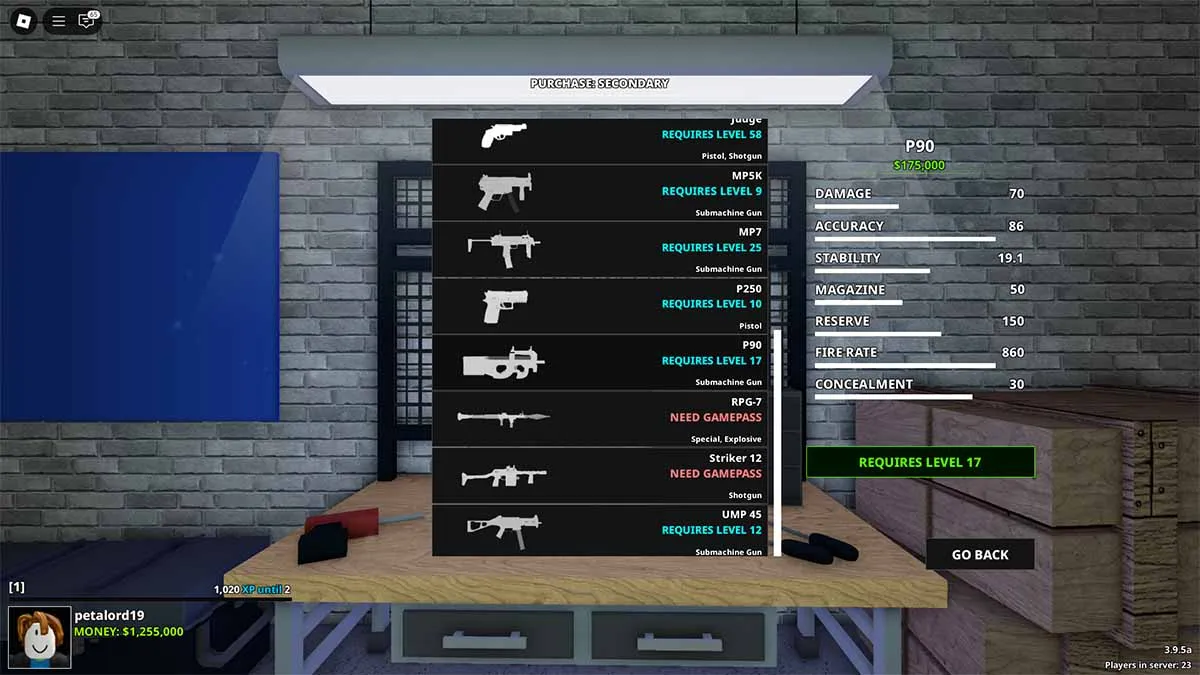Select the Judge revolver in the list
The image size is (1200, 675).
[600, 139]
